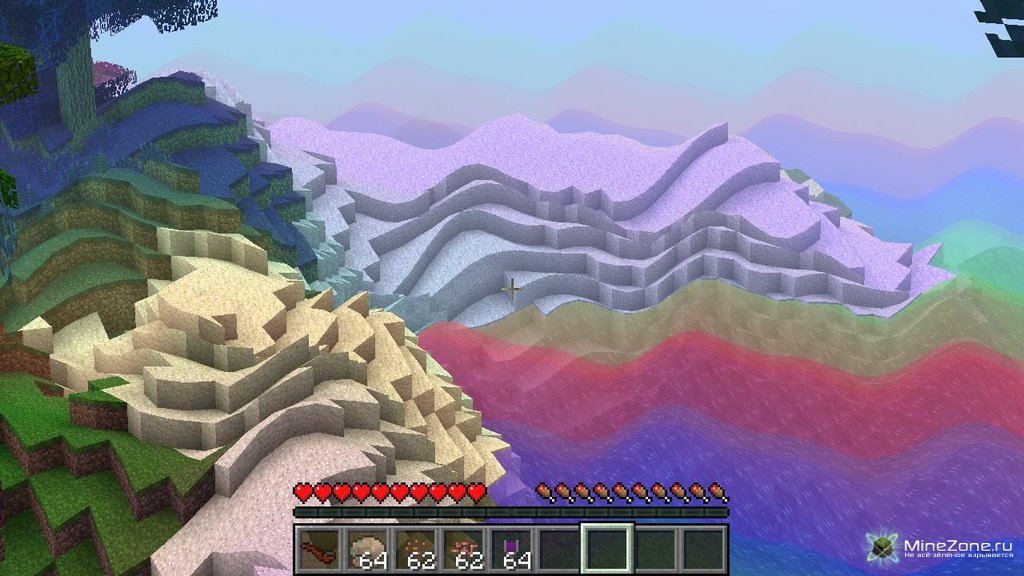Select the orange dotted item stack

[x=415, y=550]
